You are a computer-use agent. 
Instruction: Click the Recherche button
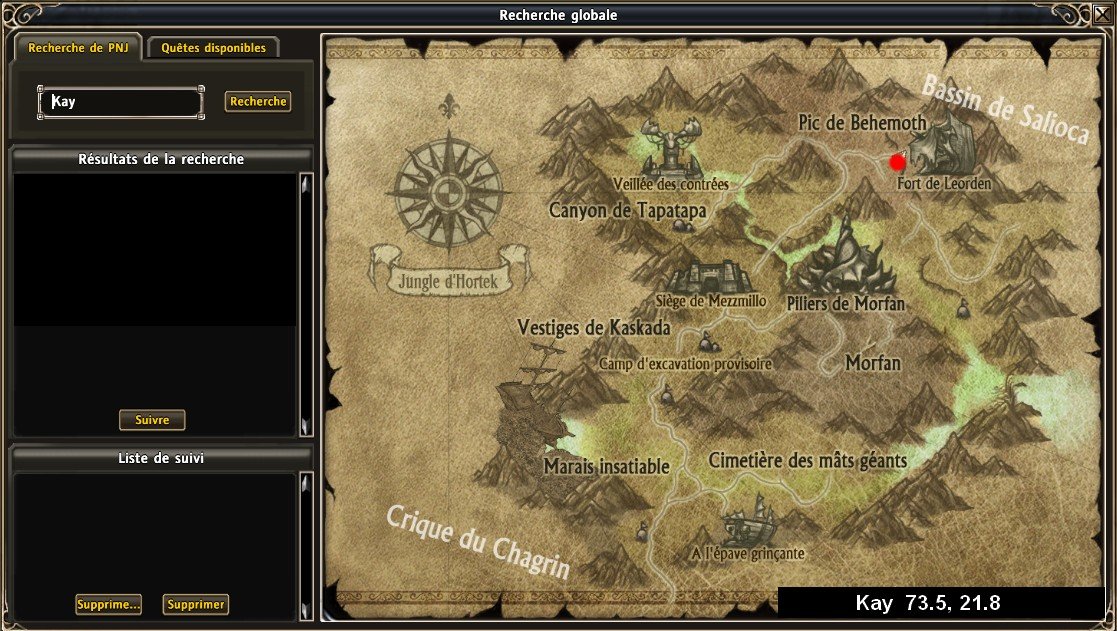(x=258, y=102)
